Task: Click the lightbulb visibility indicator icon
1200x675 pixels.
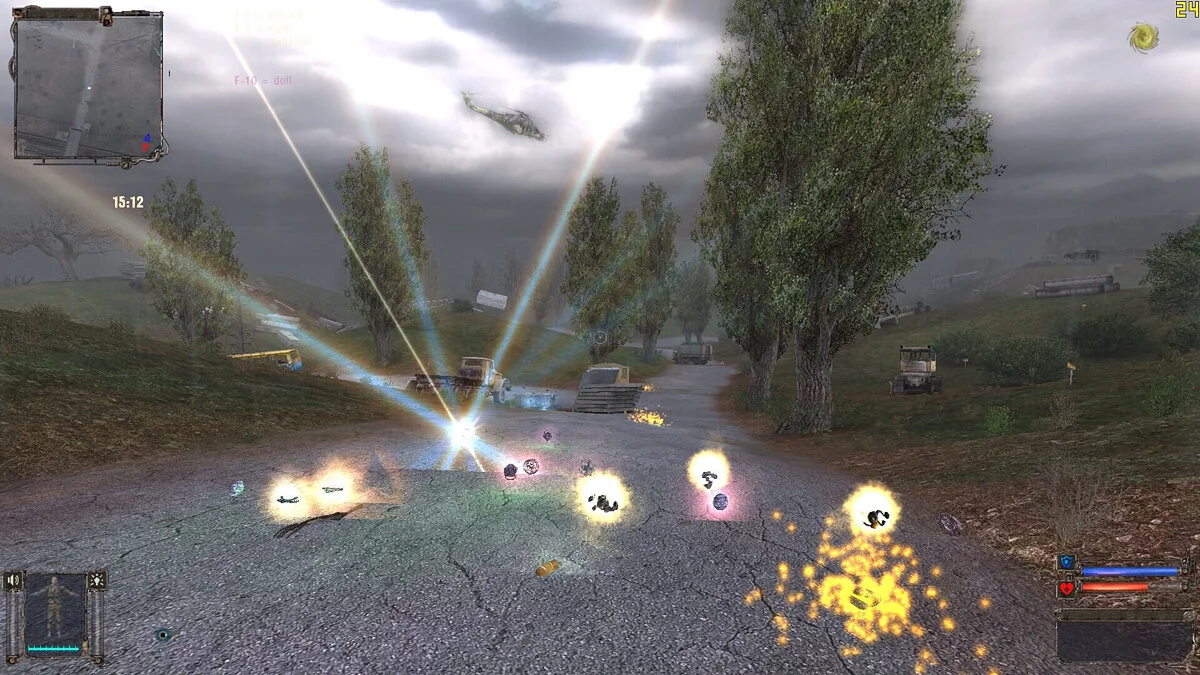Action: click(97, 581)
